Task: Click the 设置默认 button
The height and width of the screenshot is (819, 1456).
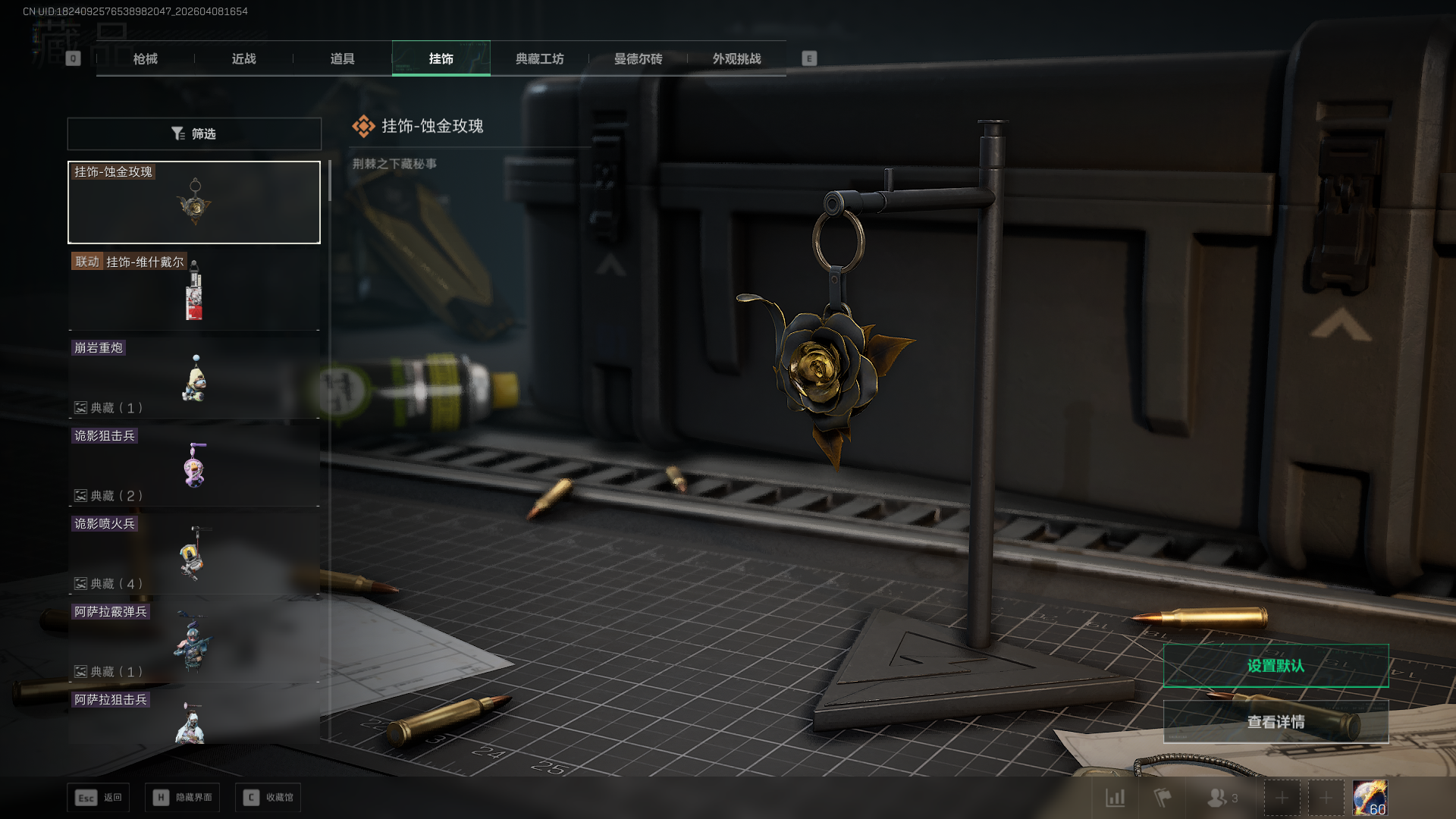Action: point(1276,666)
